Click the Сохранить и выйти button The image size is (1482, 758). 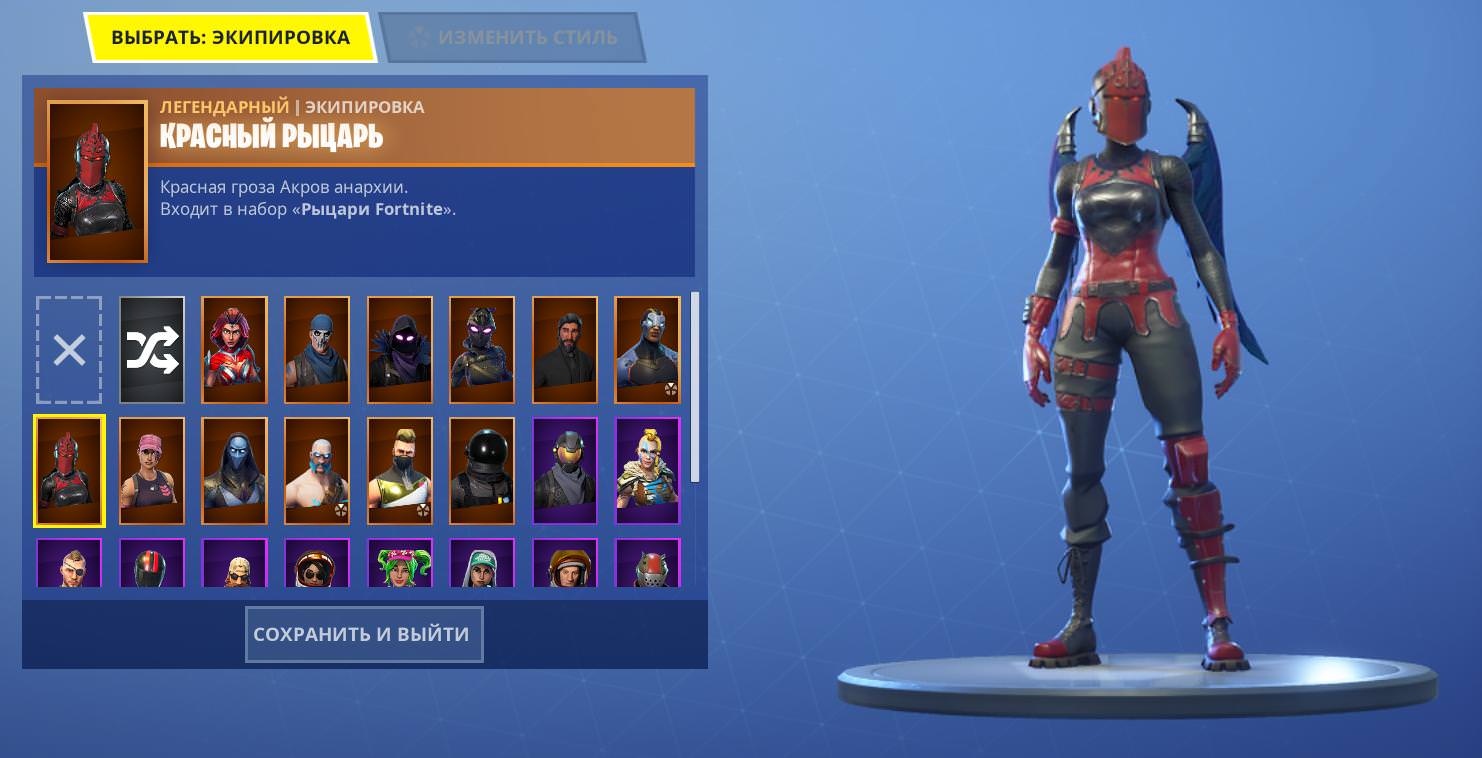(364, 634)
